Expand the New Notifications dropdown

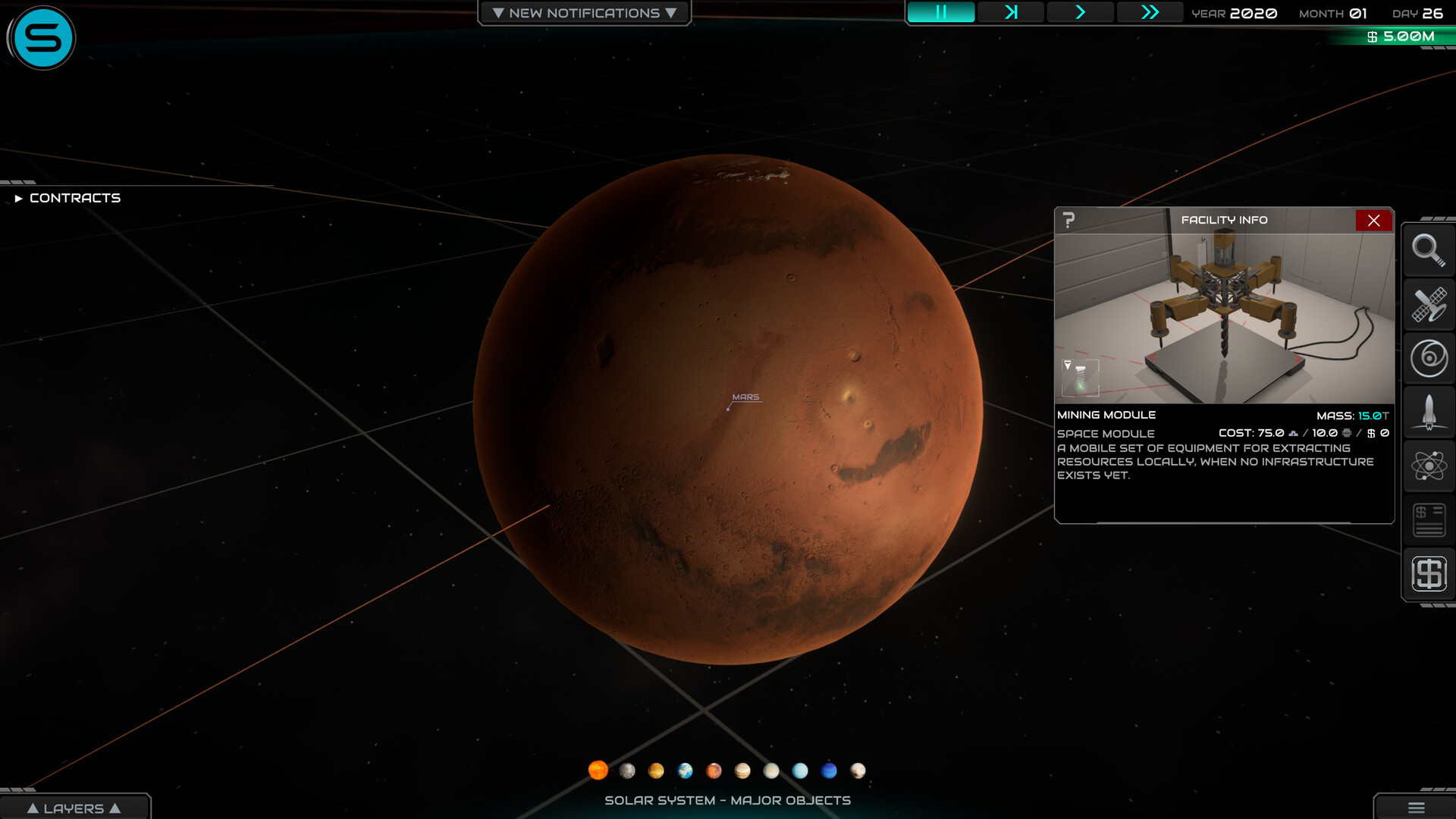point(584,13)
